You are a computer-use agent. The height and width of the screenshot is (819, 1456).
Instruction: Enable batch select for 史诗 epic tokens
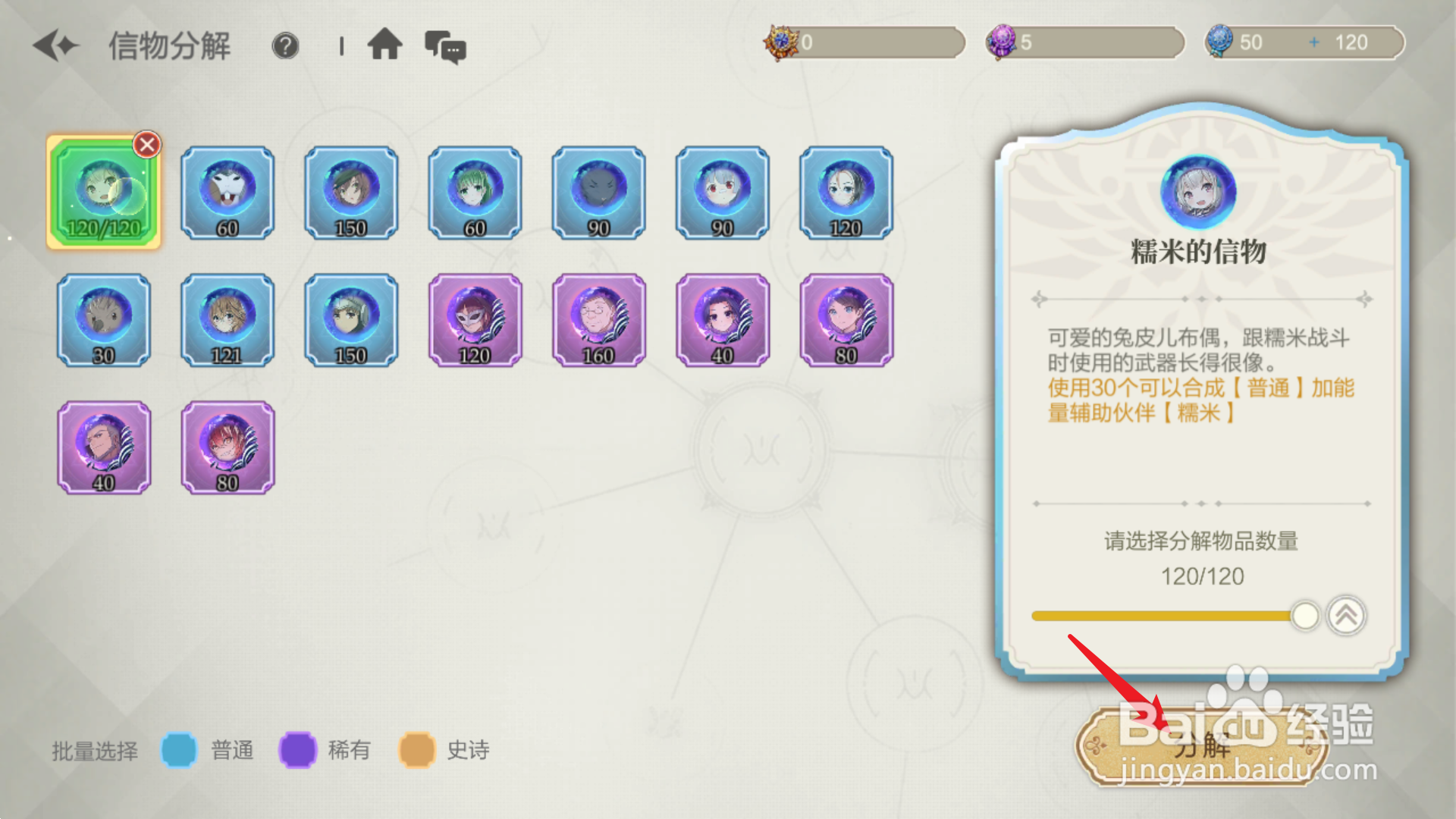[x=416, y=749]
